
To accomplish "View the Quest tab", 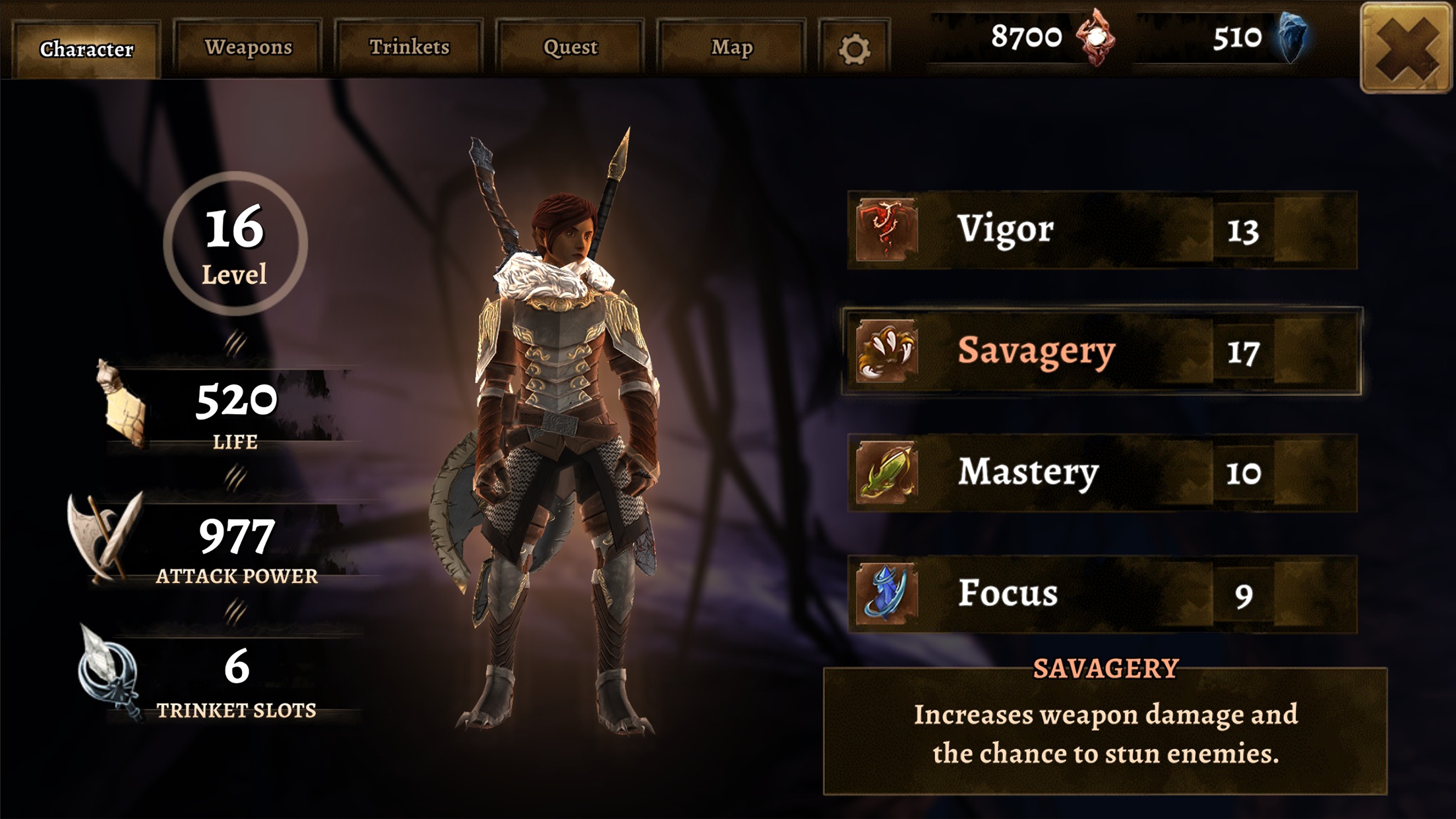I will (x=571, y=46).
